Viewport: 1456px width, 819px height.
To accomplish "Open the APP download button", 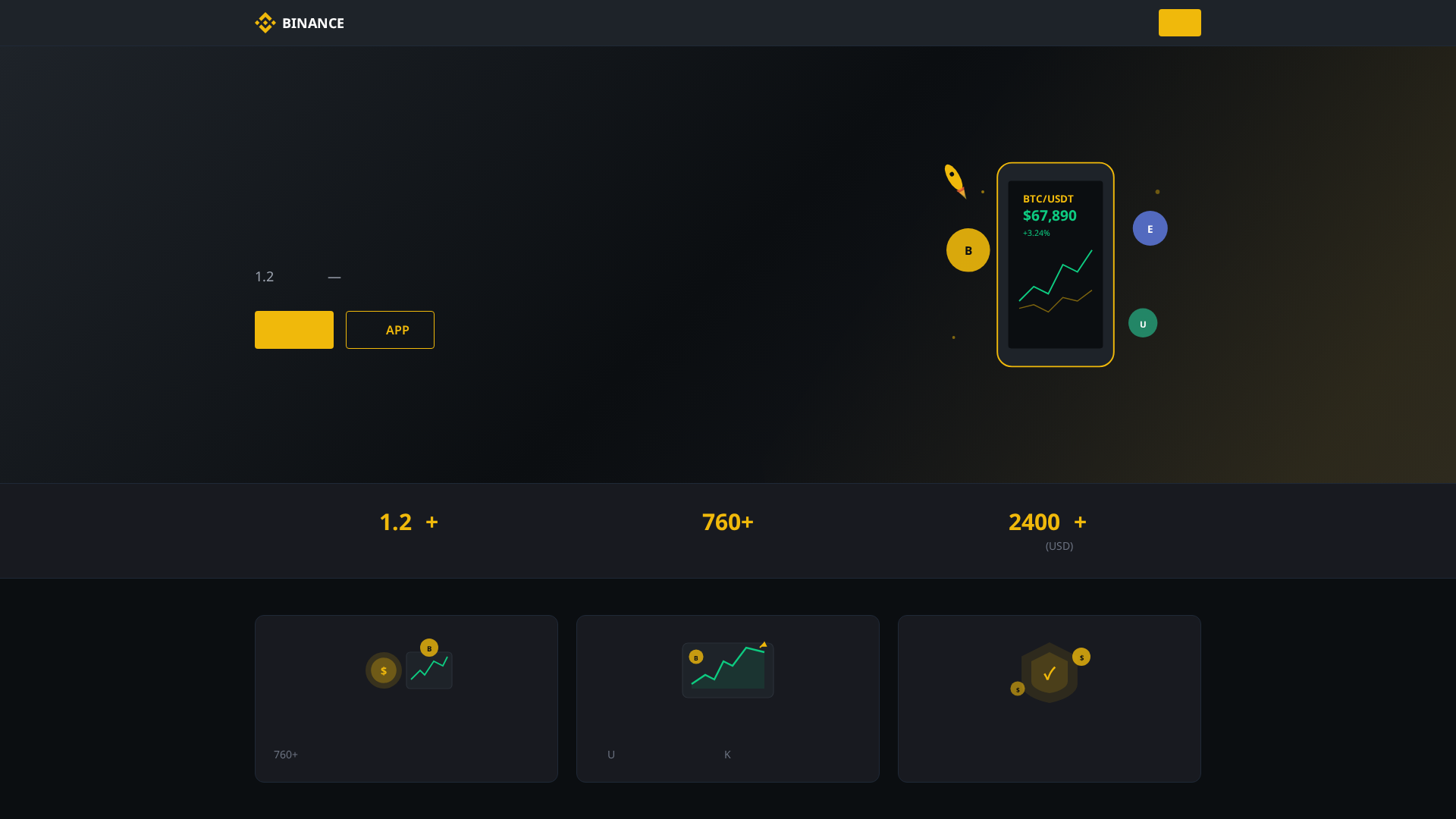I will click(x=390, y=330).
